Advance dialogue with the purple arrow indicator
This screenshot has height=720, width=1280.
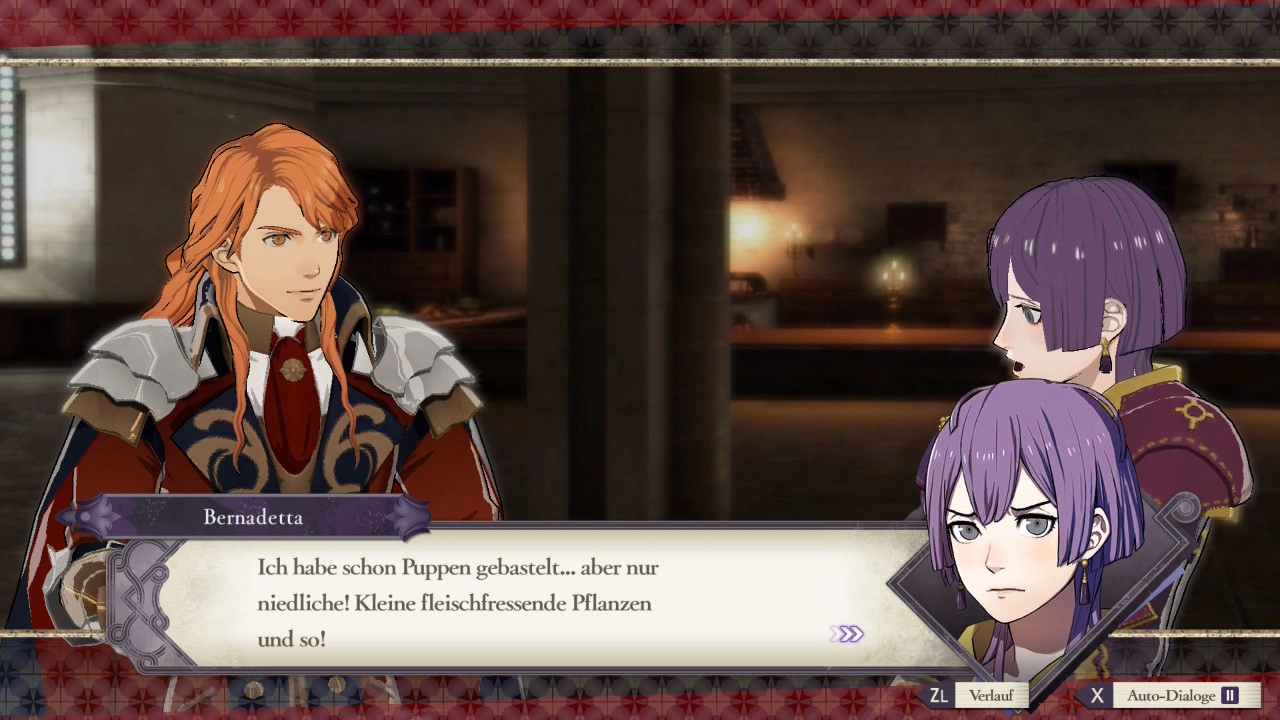(x=846, y=634)
